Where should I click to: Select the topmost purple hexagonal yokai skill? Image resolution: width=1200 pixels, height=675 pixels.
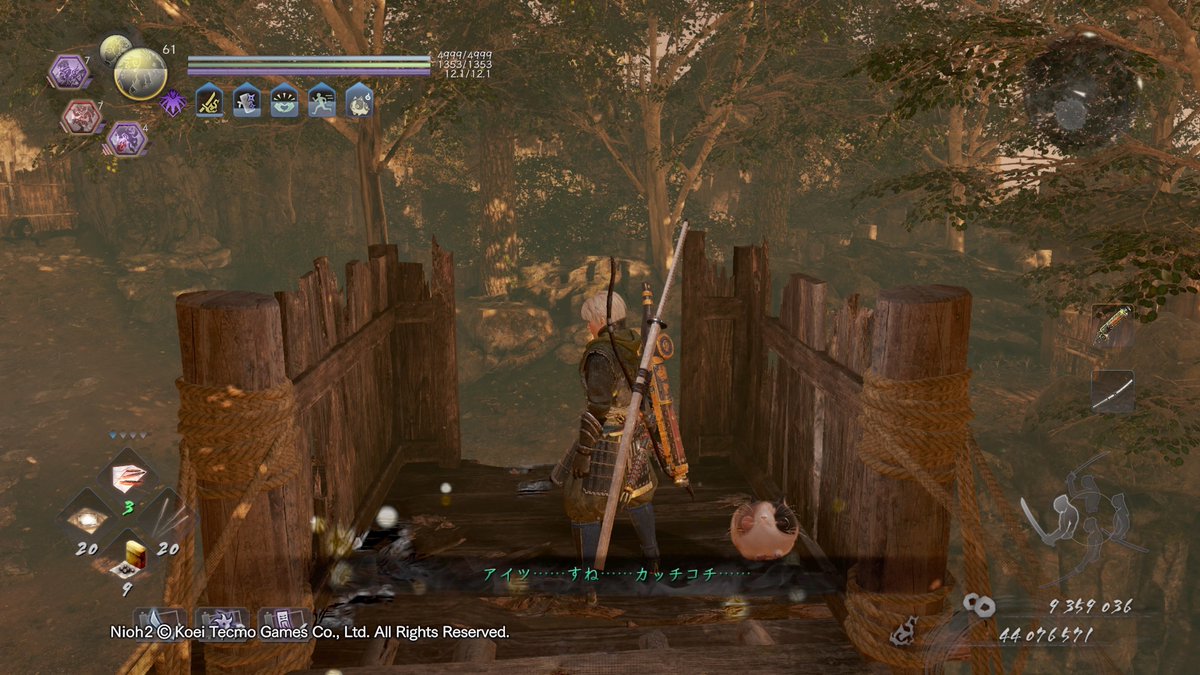point(68,72)
